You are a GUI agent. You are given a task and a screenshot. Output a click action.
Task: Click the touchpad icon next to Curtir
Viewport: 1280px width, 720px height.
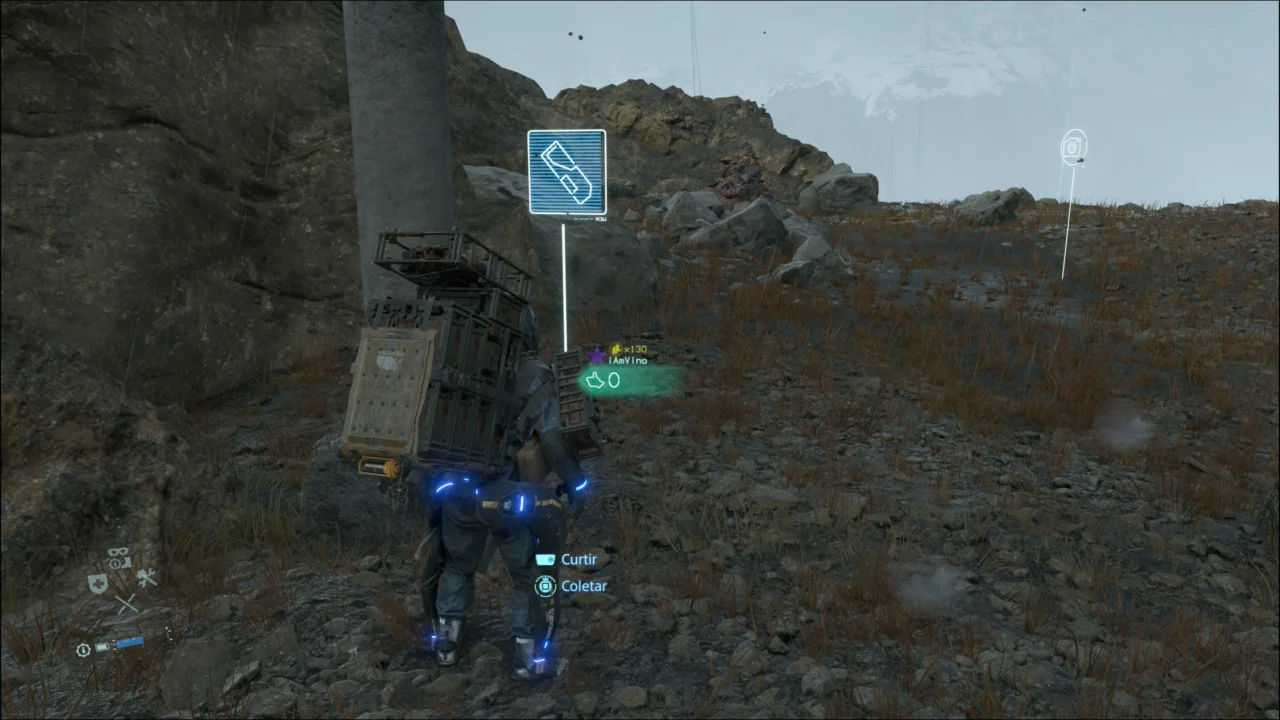point(544,559)
